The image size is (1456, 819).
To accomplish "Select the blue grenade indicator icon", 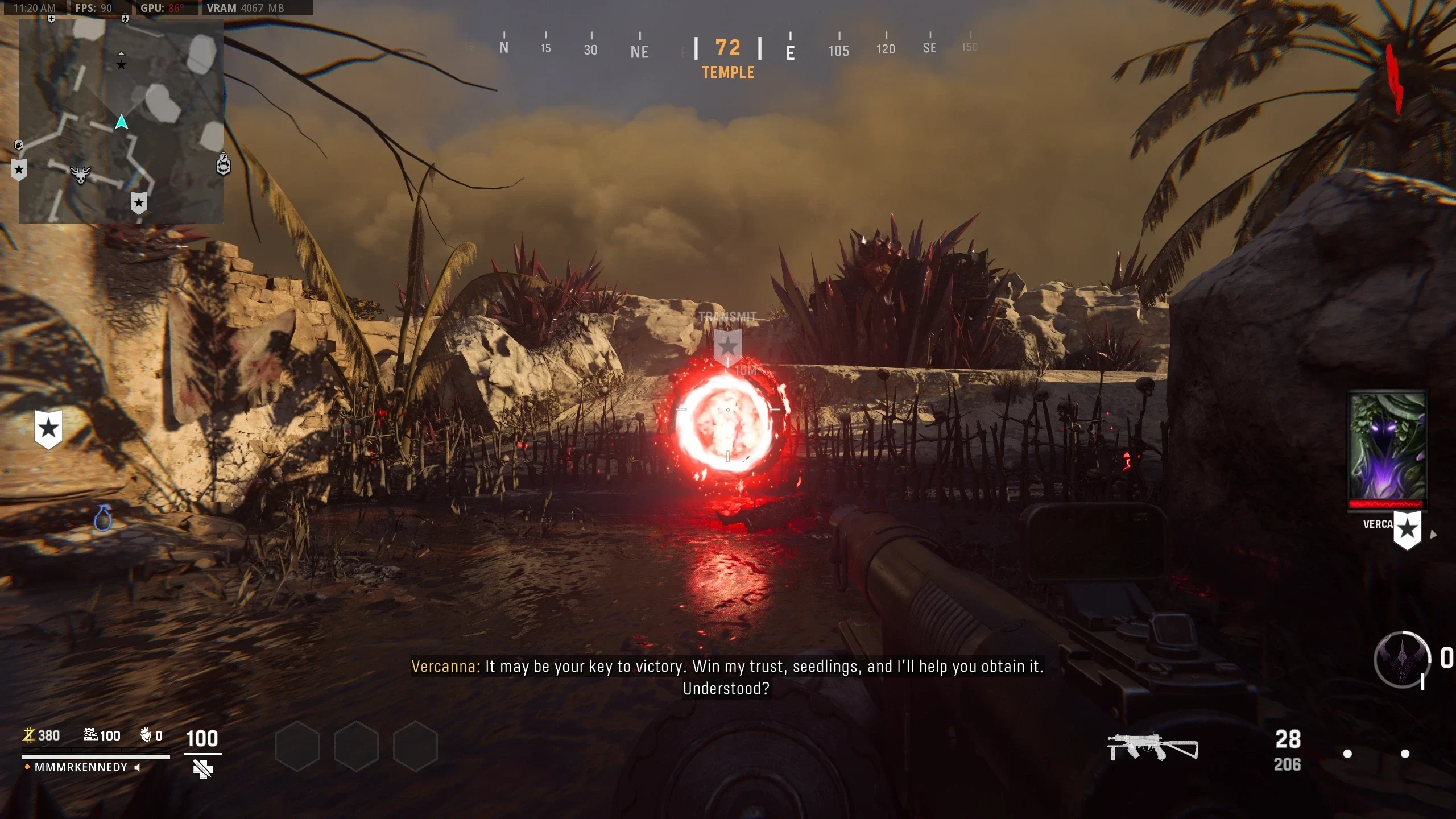I will click(x=103, y=518).
